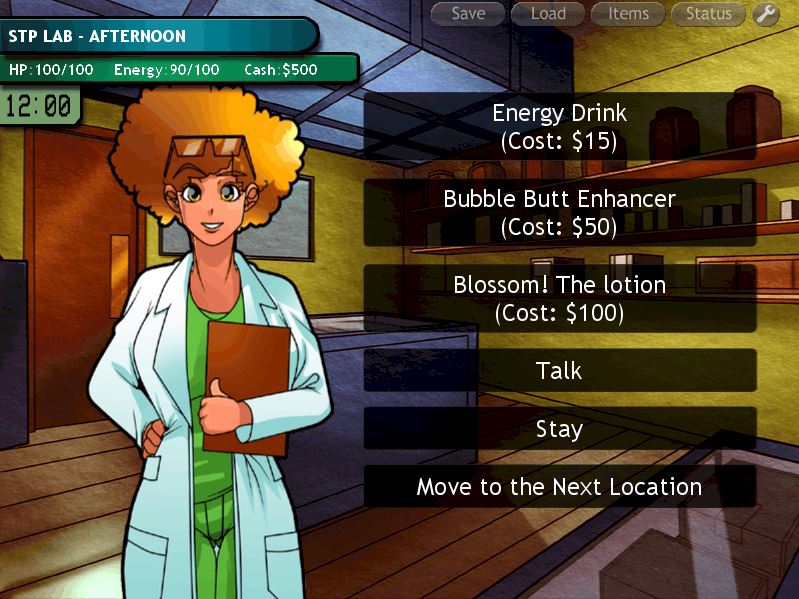Screen dimensions: 799x599
Task: Open the Items inventory
Action: click(x=628, y=14)
